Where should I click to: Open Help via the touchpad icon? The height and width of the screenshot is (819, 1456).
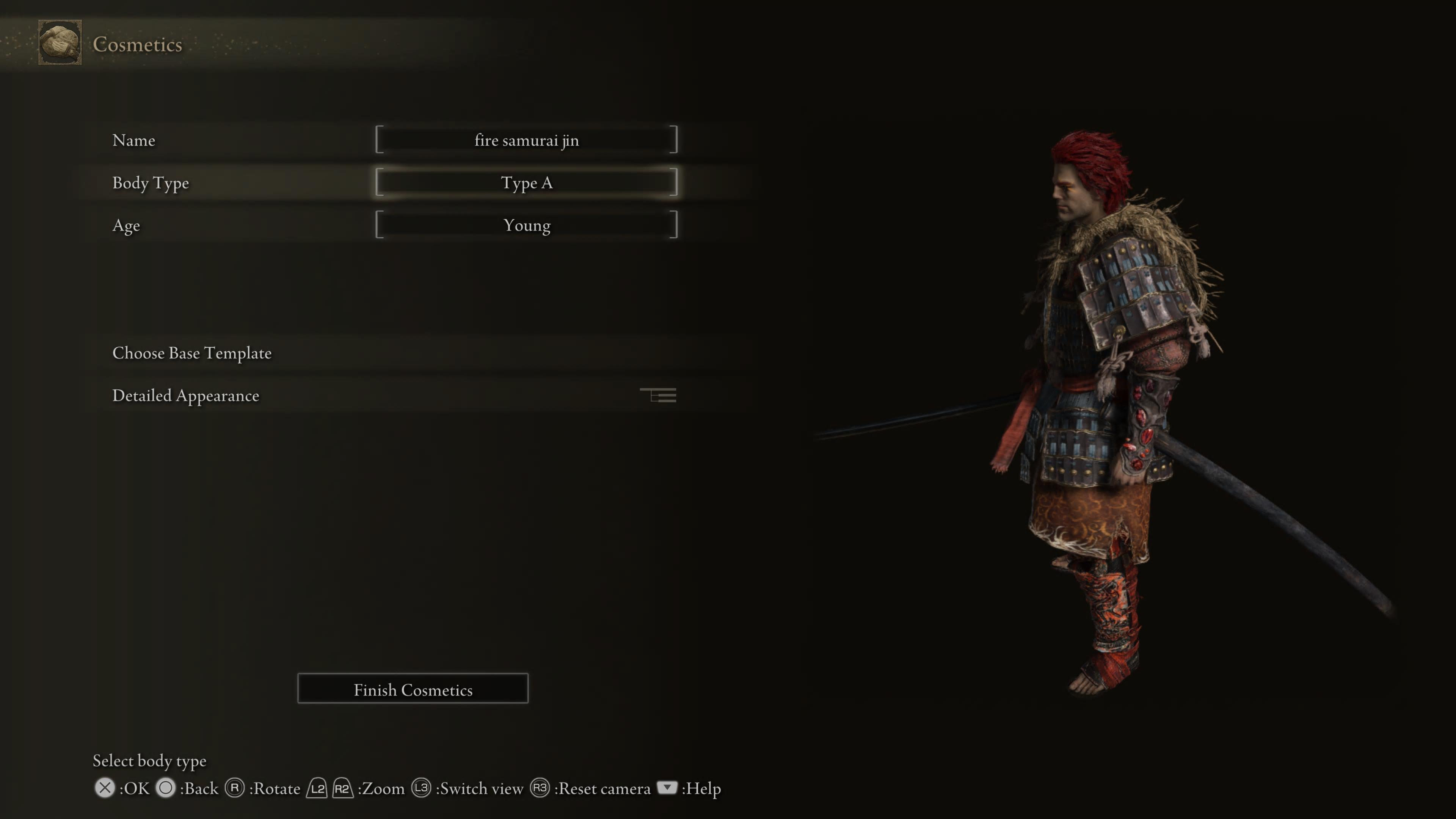667,788
